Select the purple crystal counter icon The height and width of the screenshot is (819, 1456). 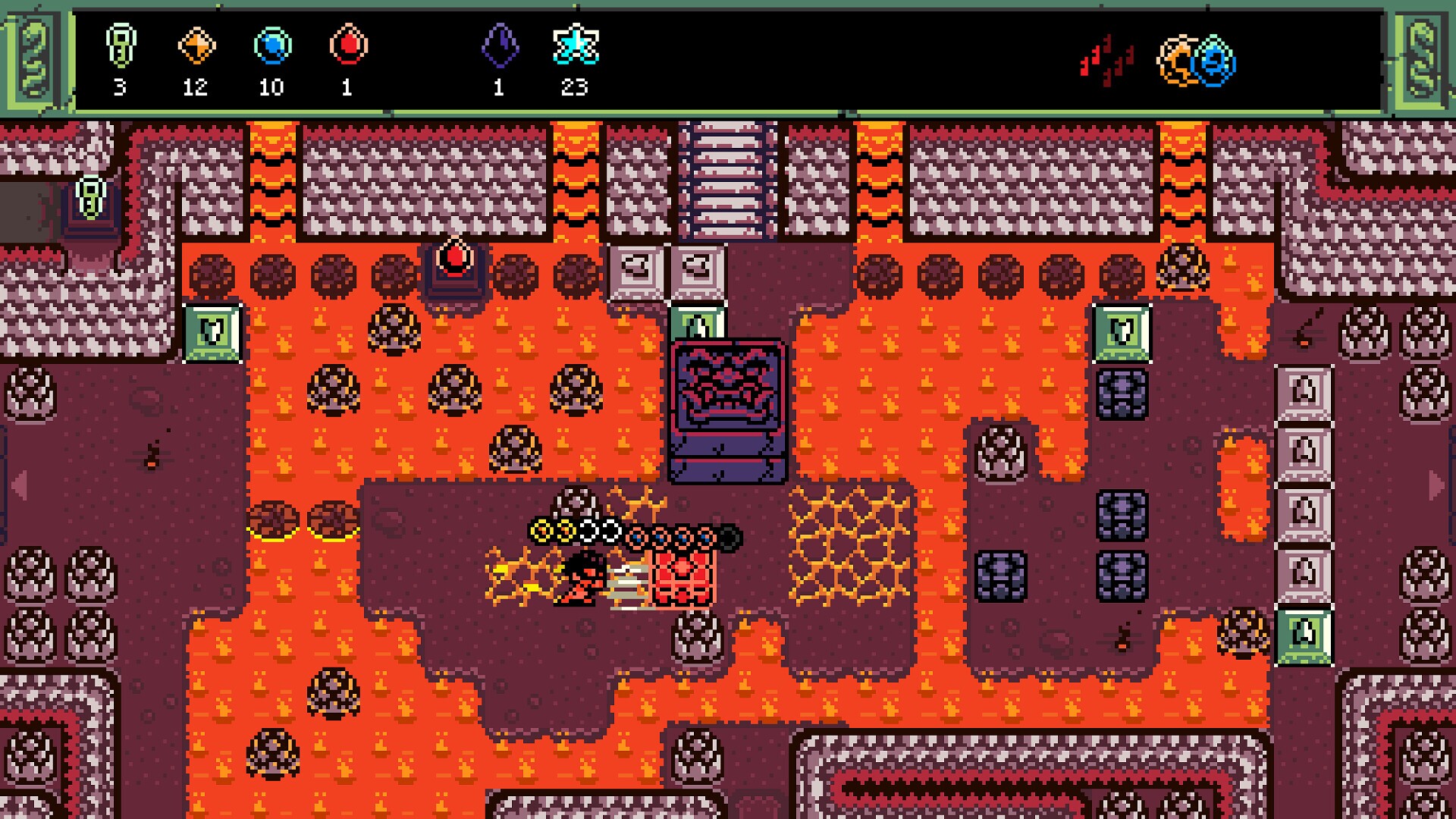tap(500, 47)
